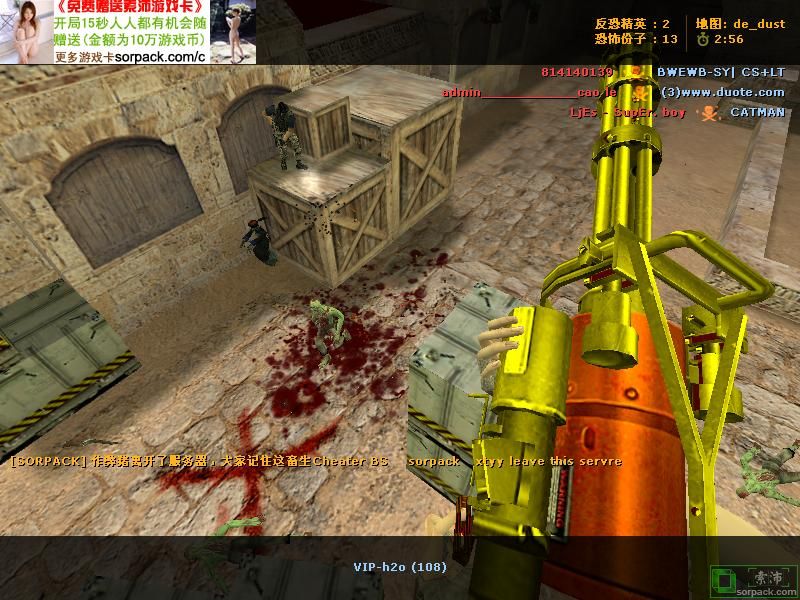800x600 pixels.
Task: Open the free game card ad banner
Action: 128,32
